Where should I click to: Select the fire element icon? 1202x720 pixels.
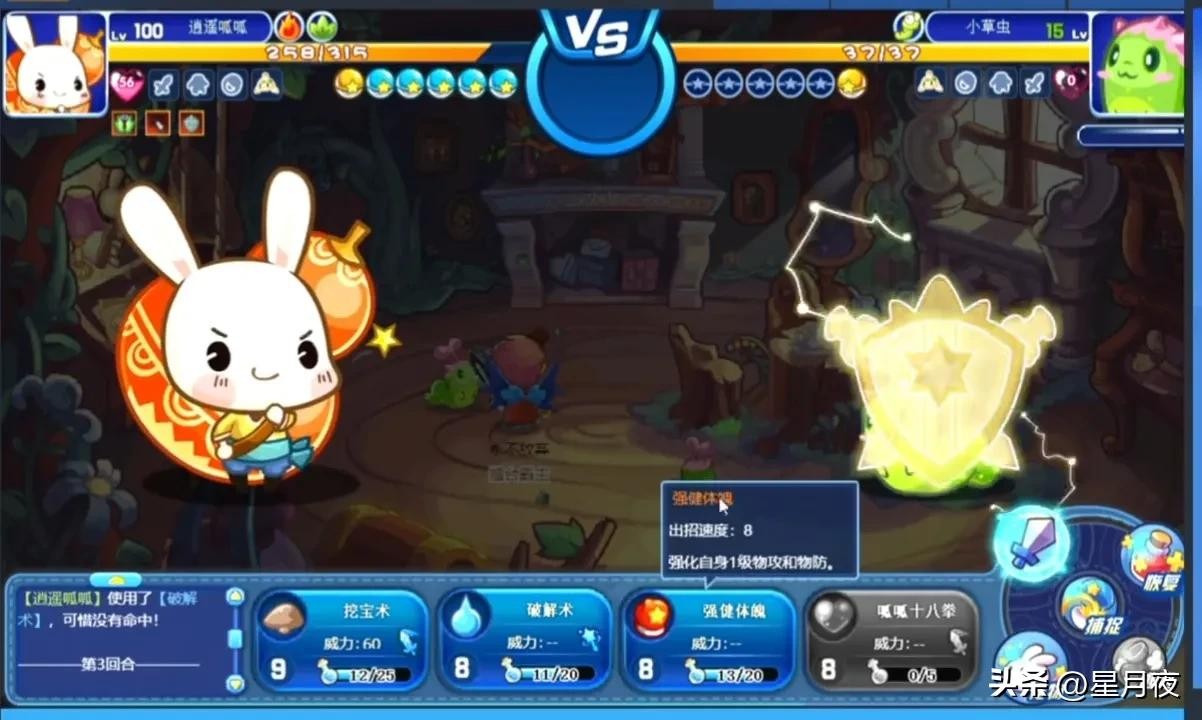point(290,26)
